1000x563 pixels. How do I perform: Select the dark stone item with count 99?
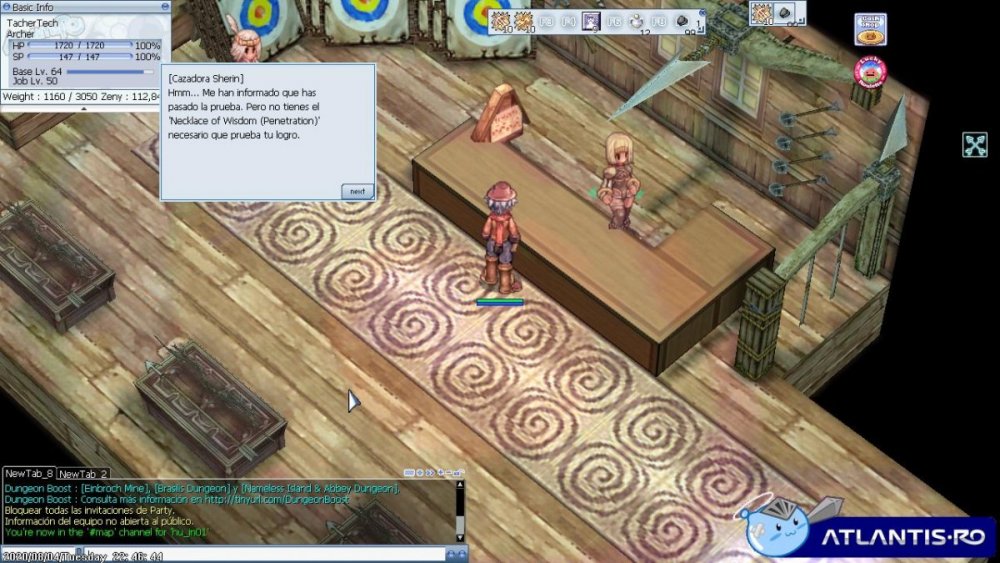[x=683, y=20]
